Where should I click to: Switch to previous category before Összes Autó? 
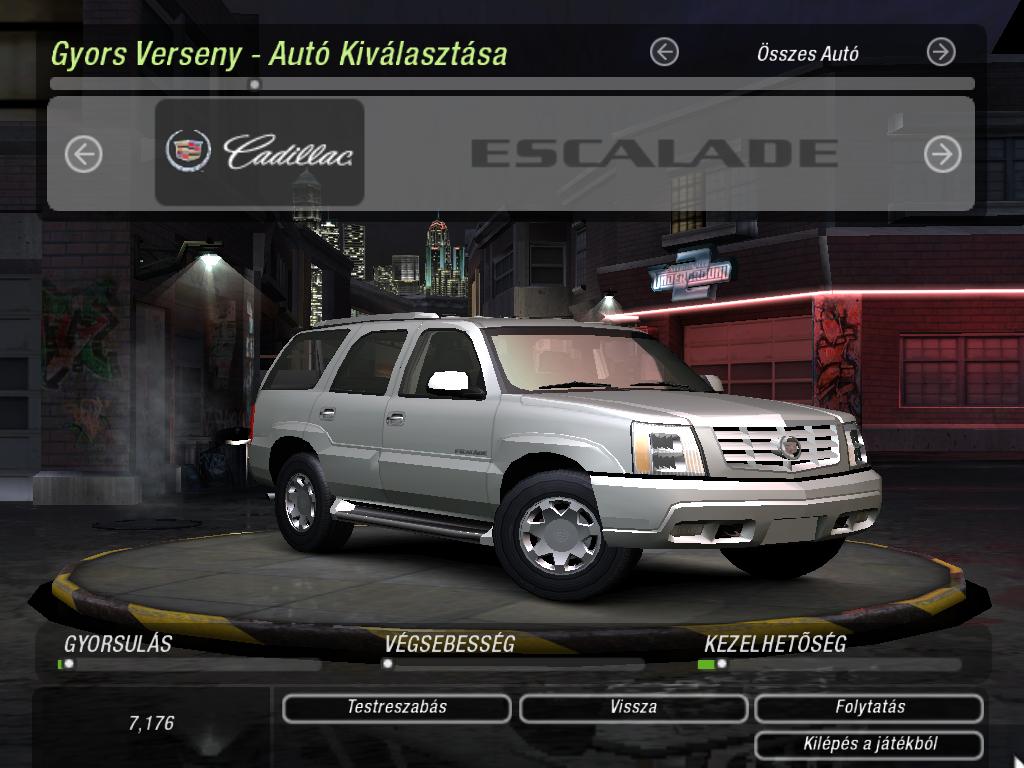[x=664, y=52]
